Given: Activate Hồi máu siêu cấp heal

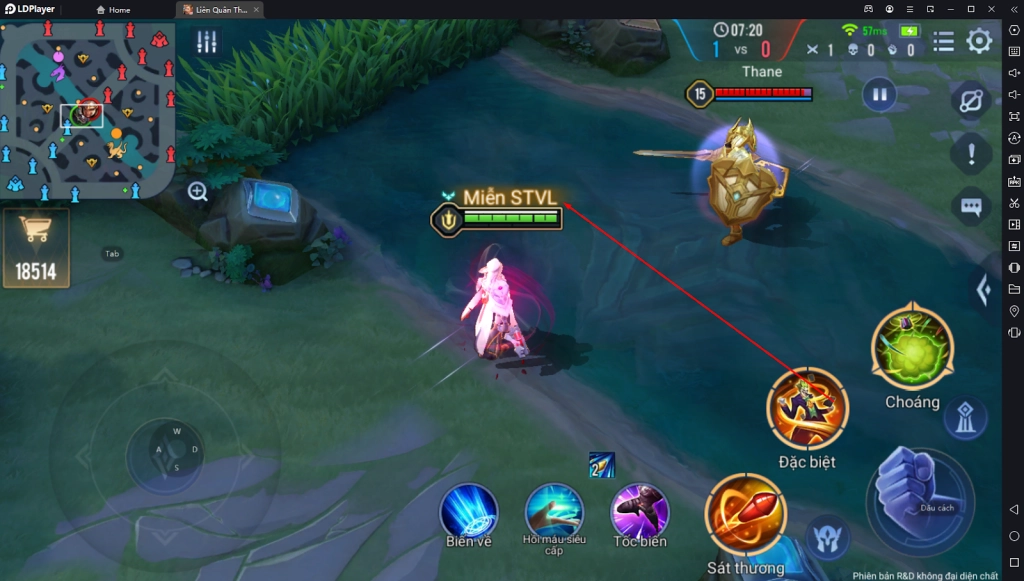Looking at the screenshot, I should (x=554, y=511).
